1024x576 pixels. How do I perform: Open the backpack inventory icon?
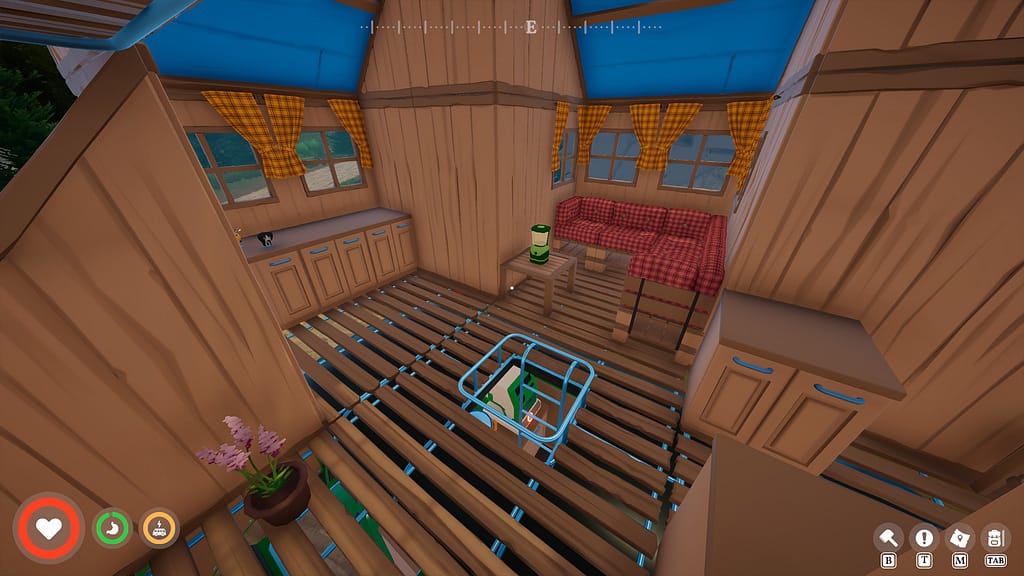click(x=995, y=538)
